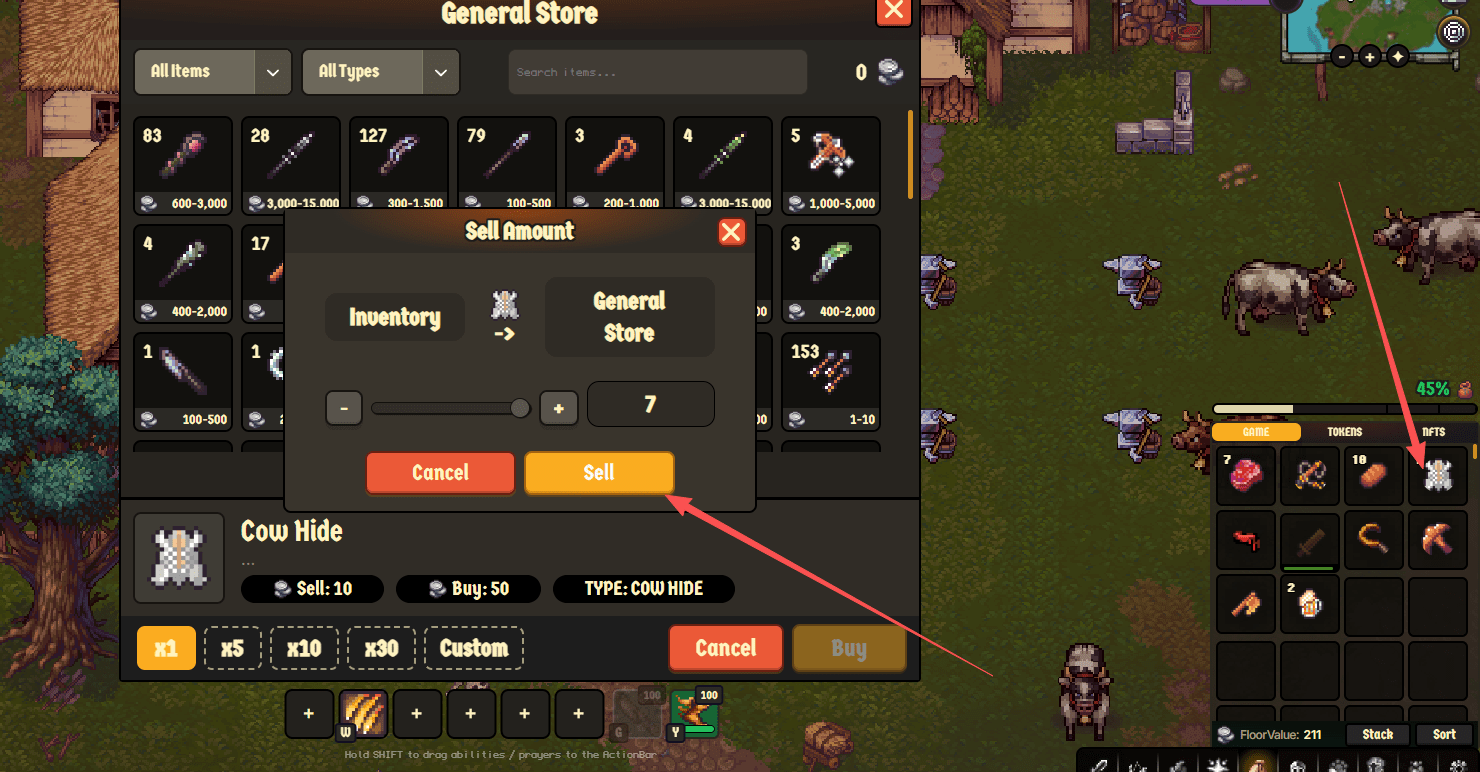Viewport: 1480px width, 772px height.
Task: Choose the x5 quantity option
Action: (232, 648)
